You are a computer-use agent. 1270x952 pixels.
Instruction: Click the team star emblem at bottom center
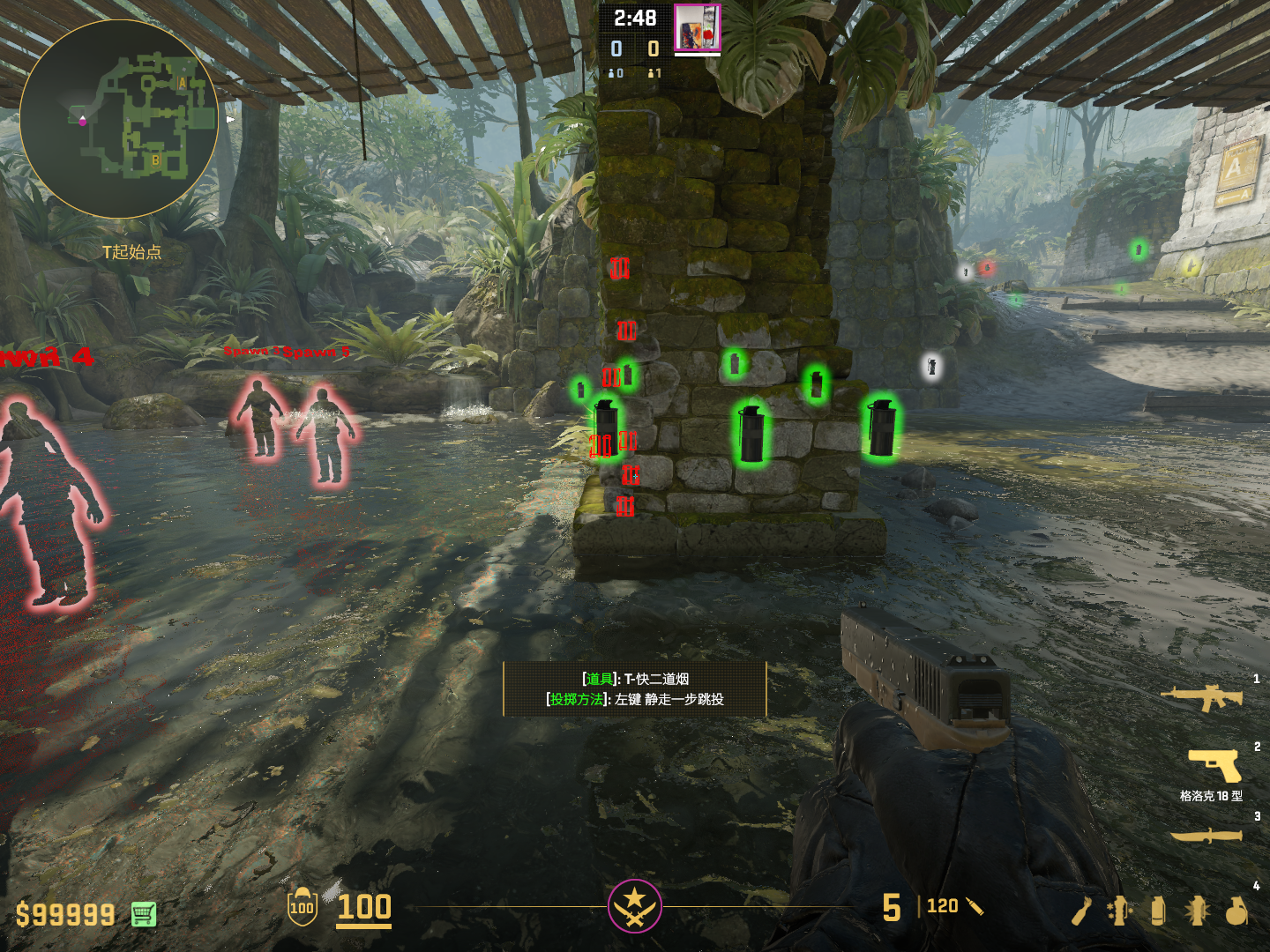634,905
